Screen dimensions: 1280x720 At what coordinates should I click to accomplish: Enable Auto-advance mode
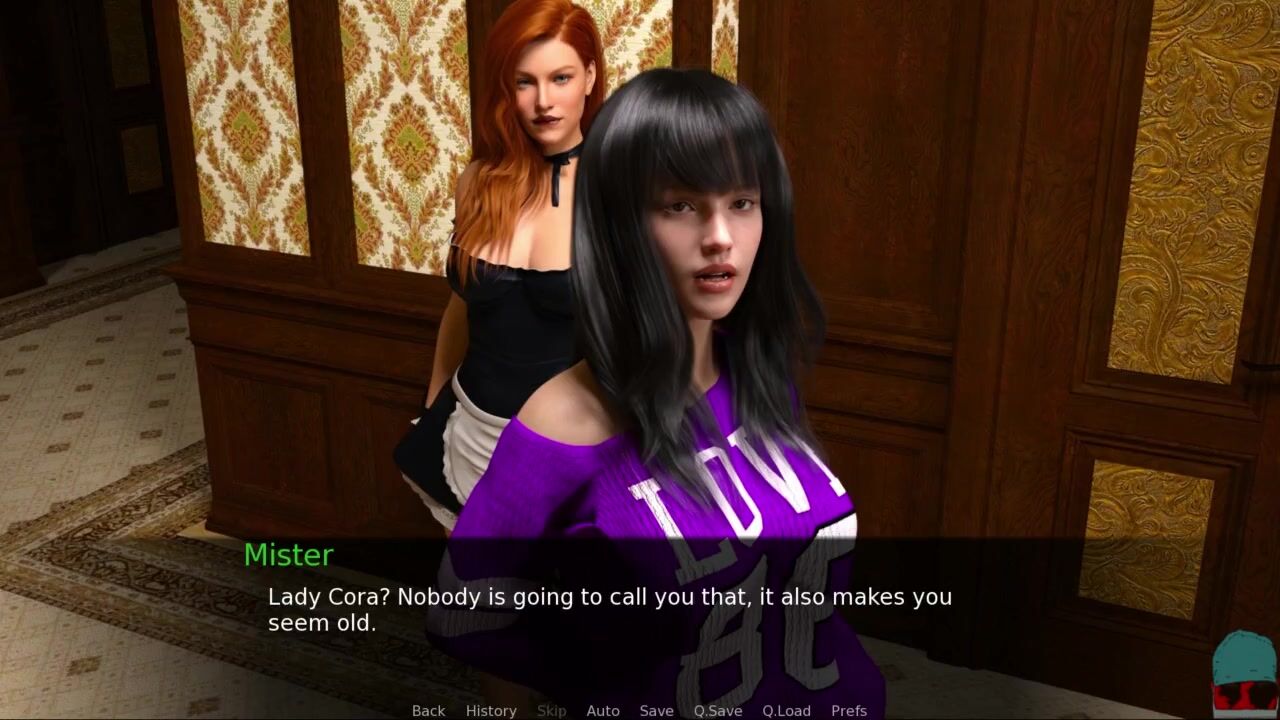point(603,711)
